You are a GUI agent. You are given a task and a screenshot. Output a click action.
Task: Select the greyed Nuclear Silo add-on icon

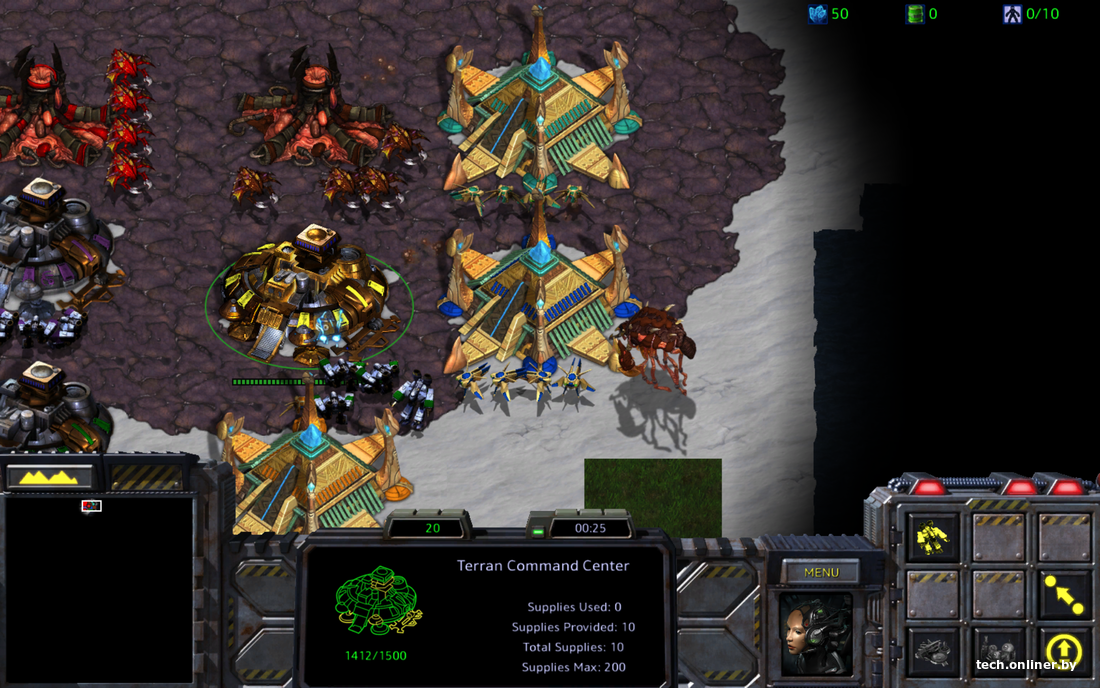click(x=998, y=651)
